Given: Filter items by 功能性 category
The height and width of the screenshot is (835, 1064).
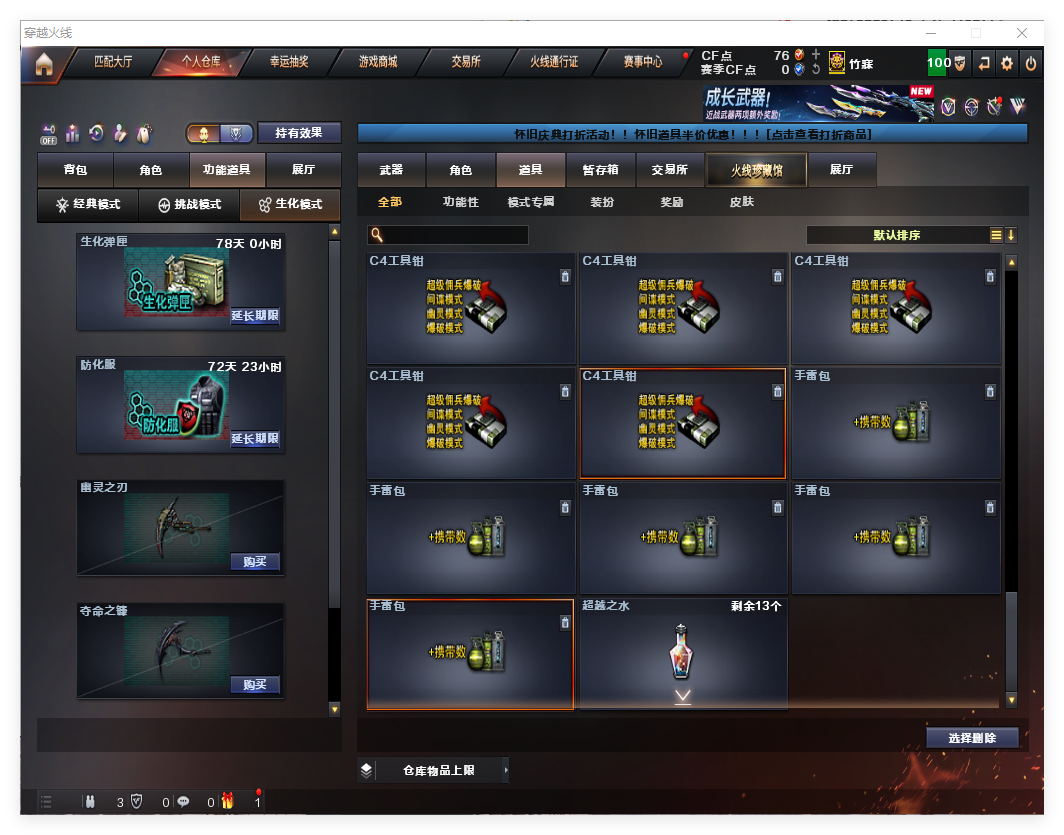Looking at the screenshot, I should point(461,202).
